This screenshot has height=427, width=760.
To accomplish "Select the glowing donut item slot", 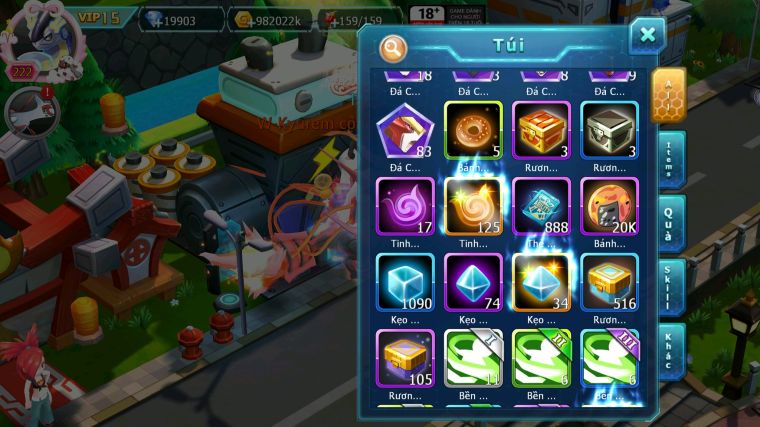I will [x=473, y=130].
